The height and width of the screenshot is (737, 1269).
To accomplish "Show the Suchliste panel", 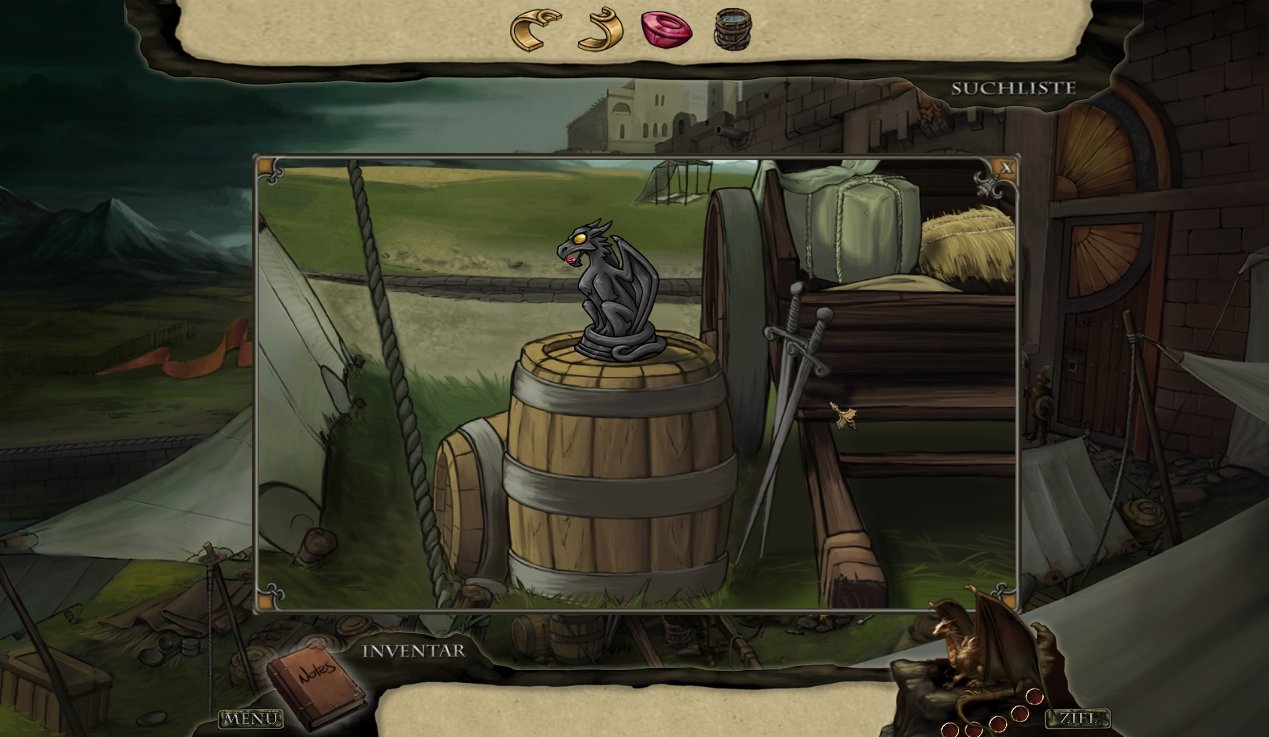I will (1013, 88).
